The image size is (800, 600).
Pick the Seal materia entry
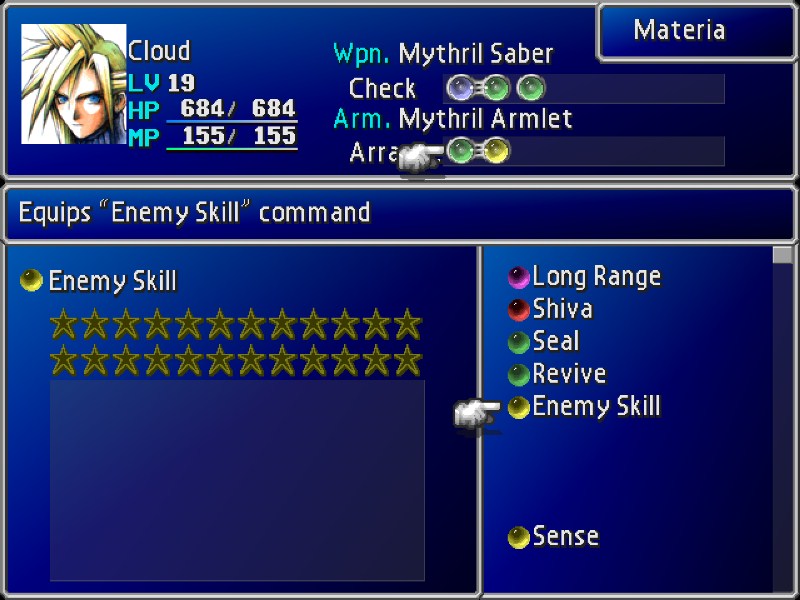coord(556,342)
